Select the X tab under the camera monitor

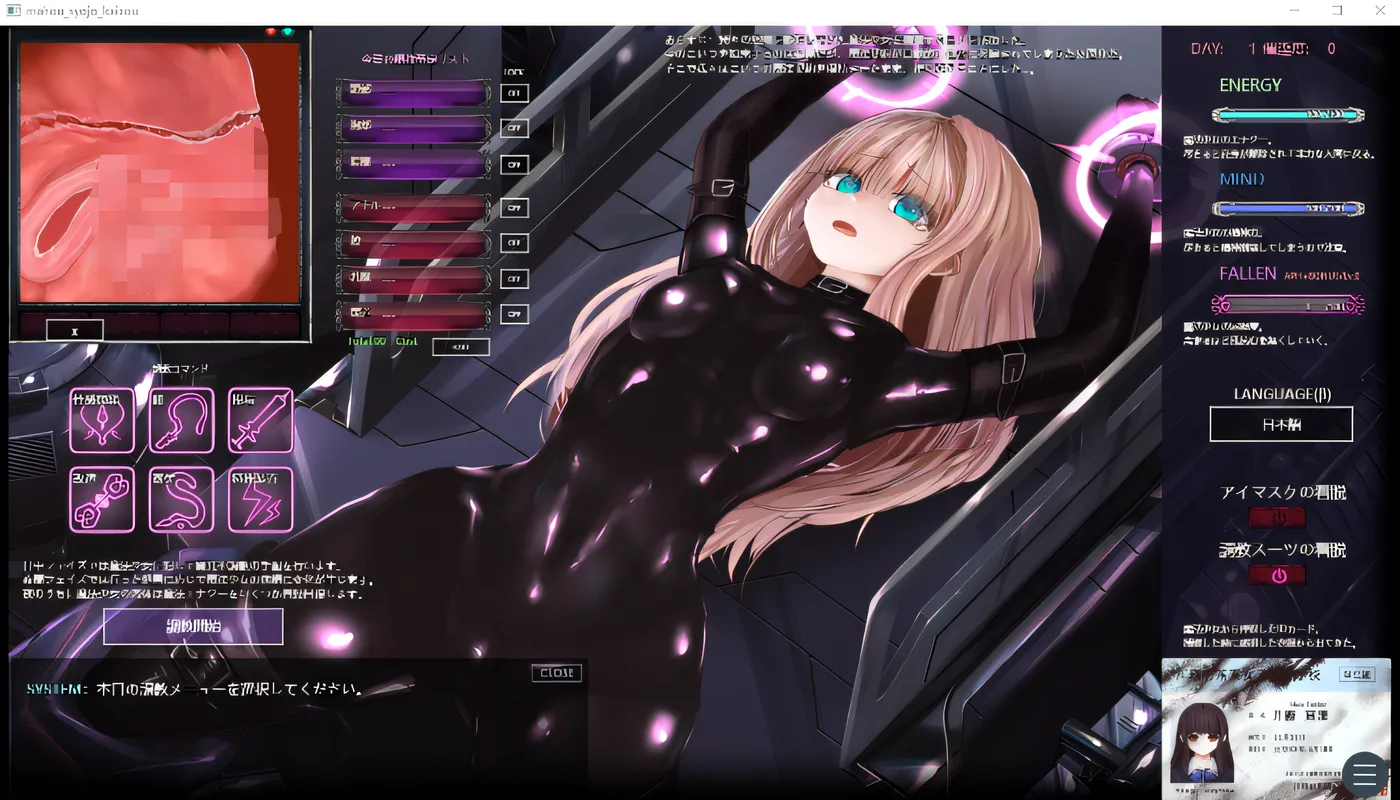click(x=75, y=329)
